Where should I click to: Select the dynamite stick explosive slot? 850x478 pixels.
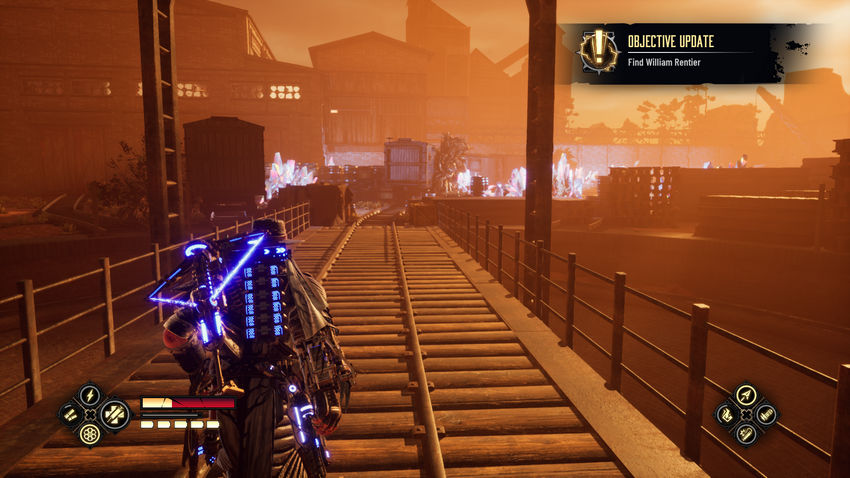(x=745, y=433)
